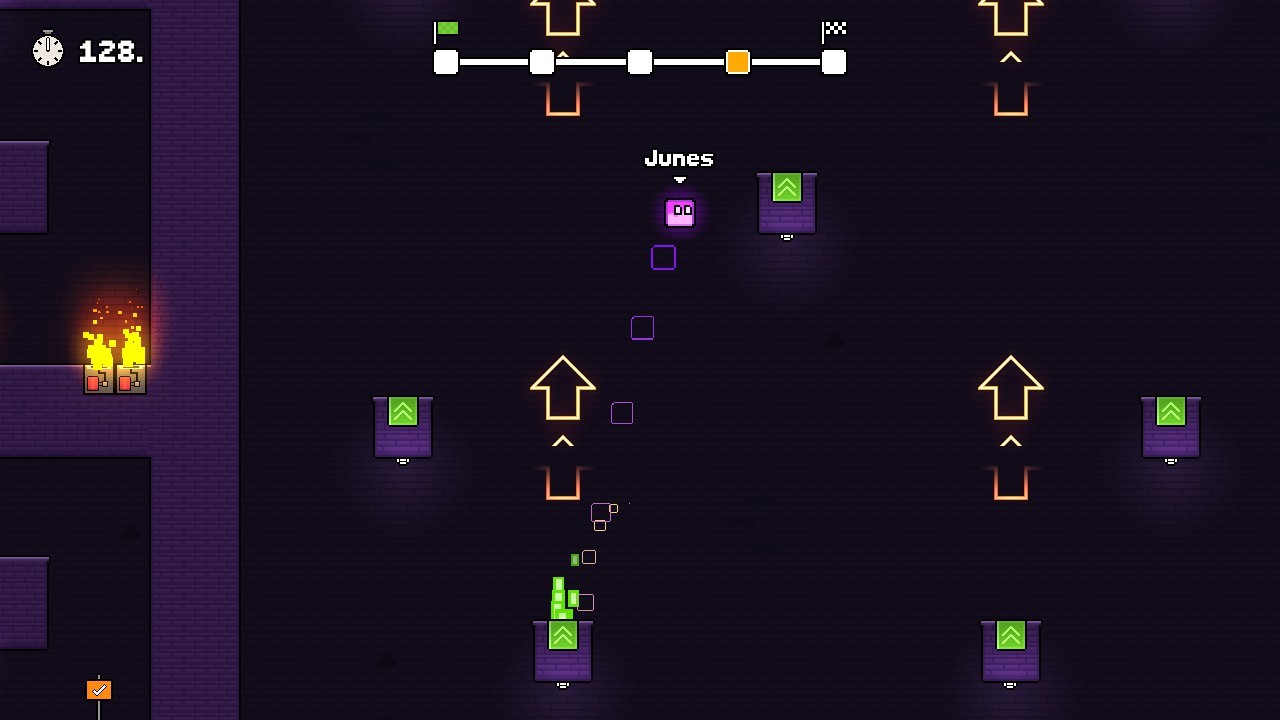
Task: Click the green spring pad on the far-right brick block
Action: (1170, 411)
